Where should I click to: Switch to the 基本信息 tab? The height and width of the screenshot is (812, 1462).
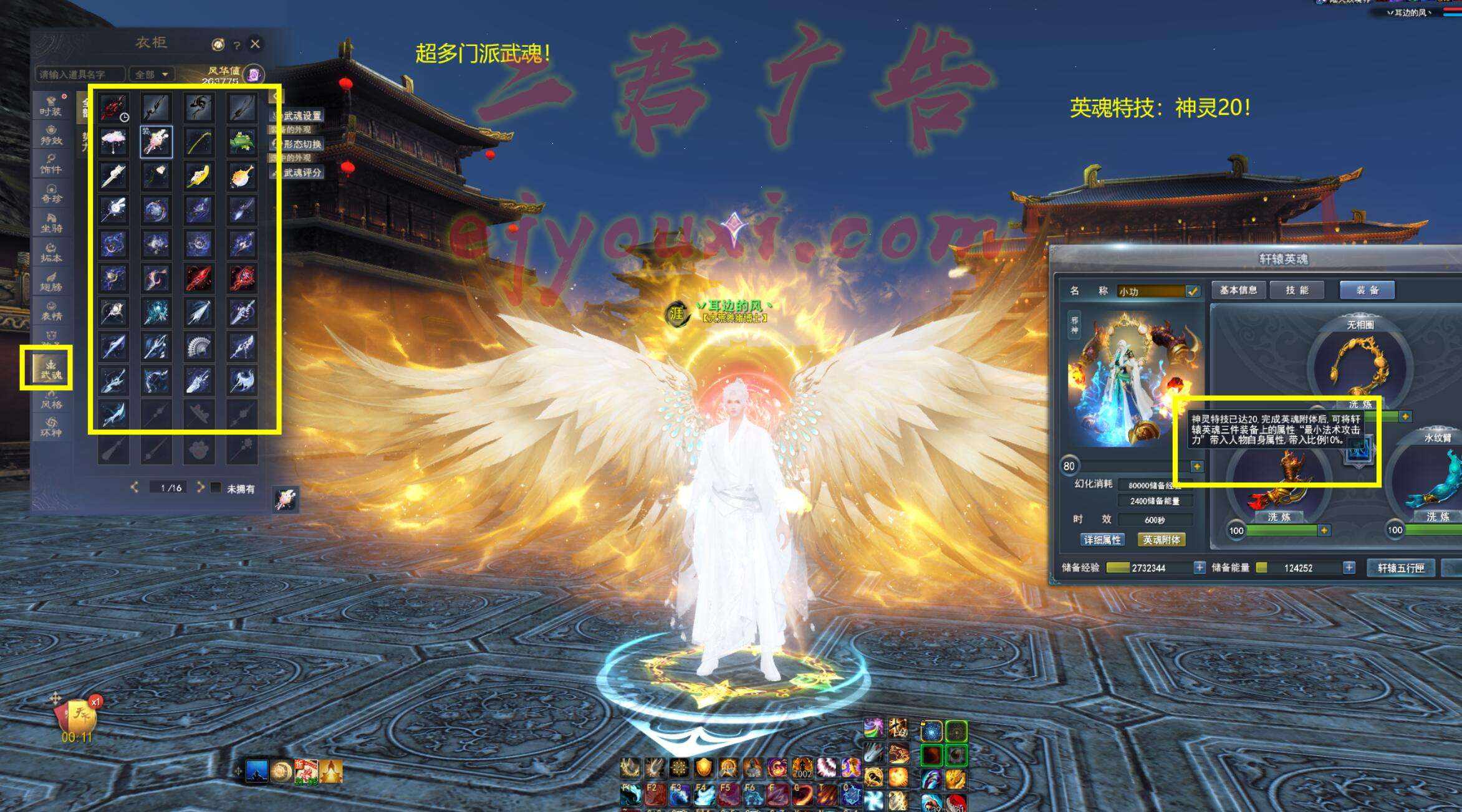tap(1238, 290)
